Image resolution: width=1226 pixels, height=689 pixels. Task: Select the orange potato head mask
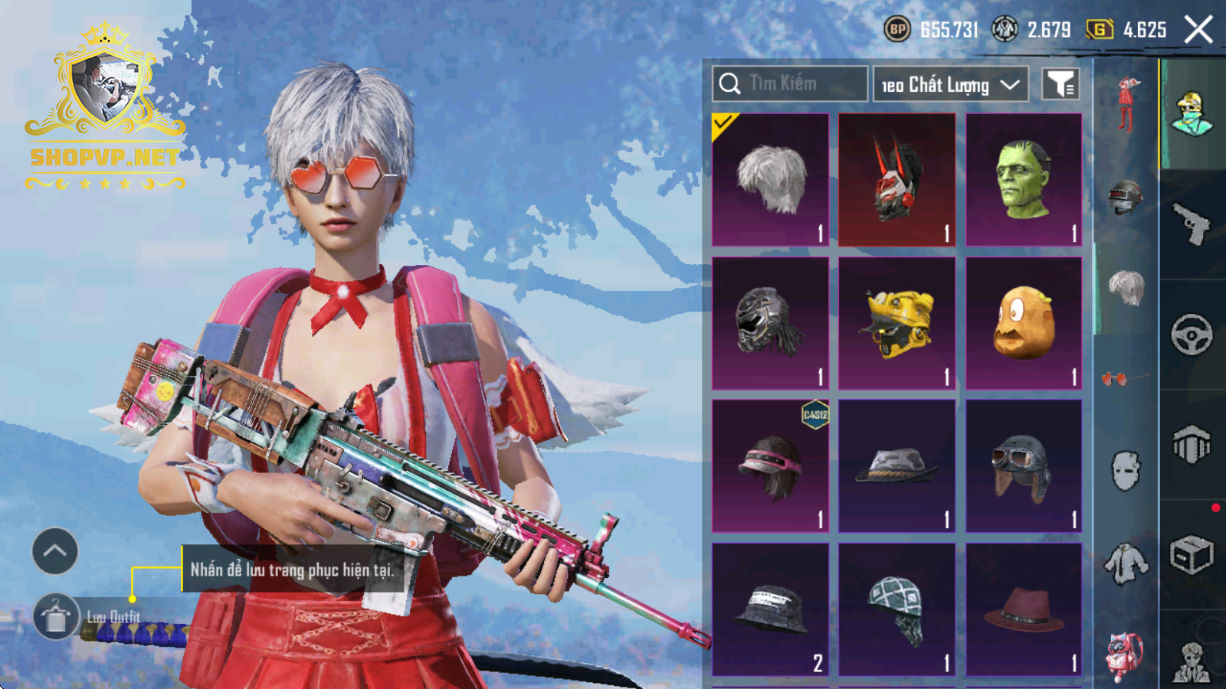point(1024,324)
